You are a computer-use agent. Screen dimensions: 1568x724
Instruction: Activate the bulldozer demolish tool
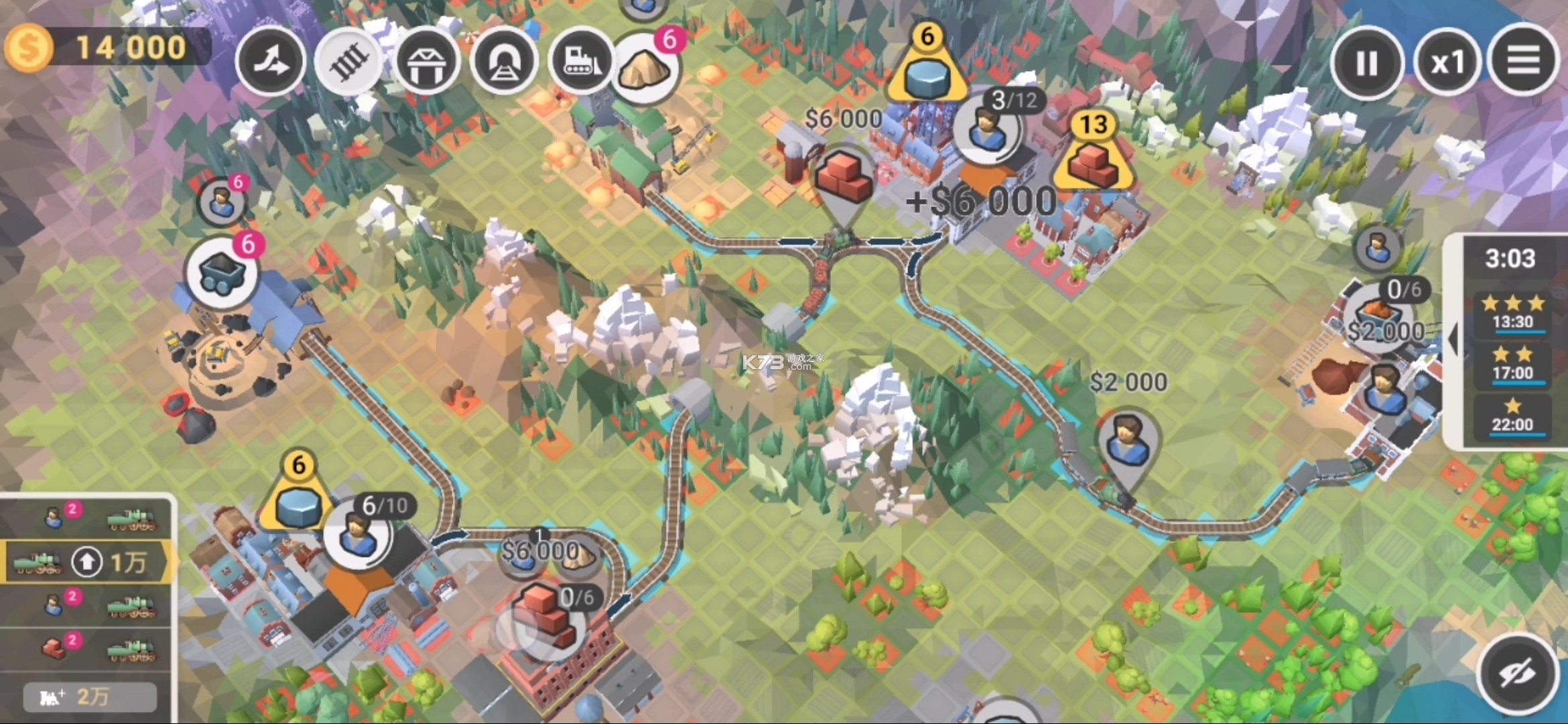point(581,62)
